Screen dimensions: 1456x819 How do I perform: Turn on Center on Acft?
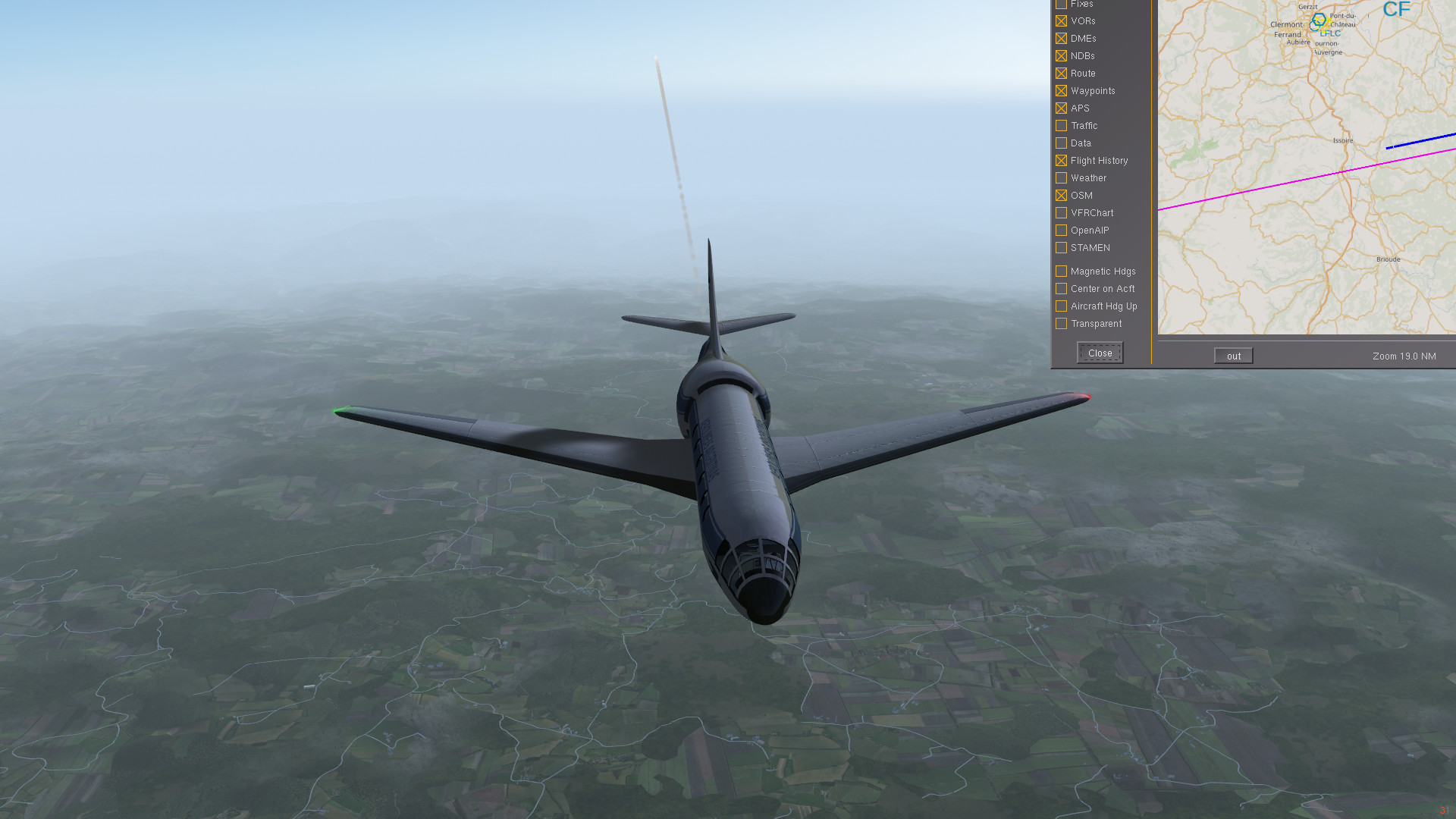(x=1061, y=288)
